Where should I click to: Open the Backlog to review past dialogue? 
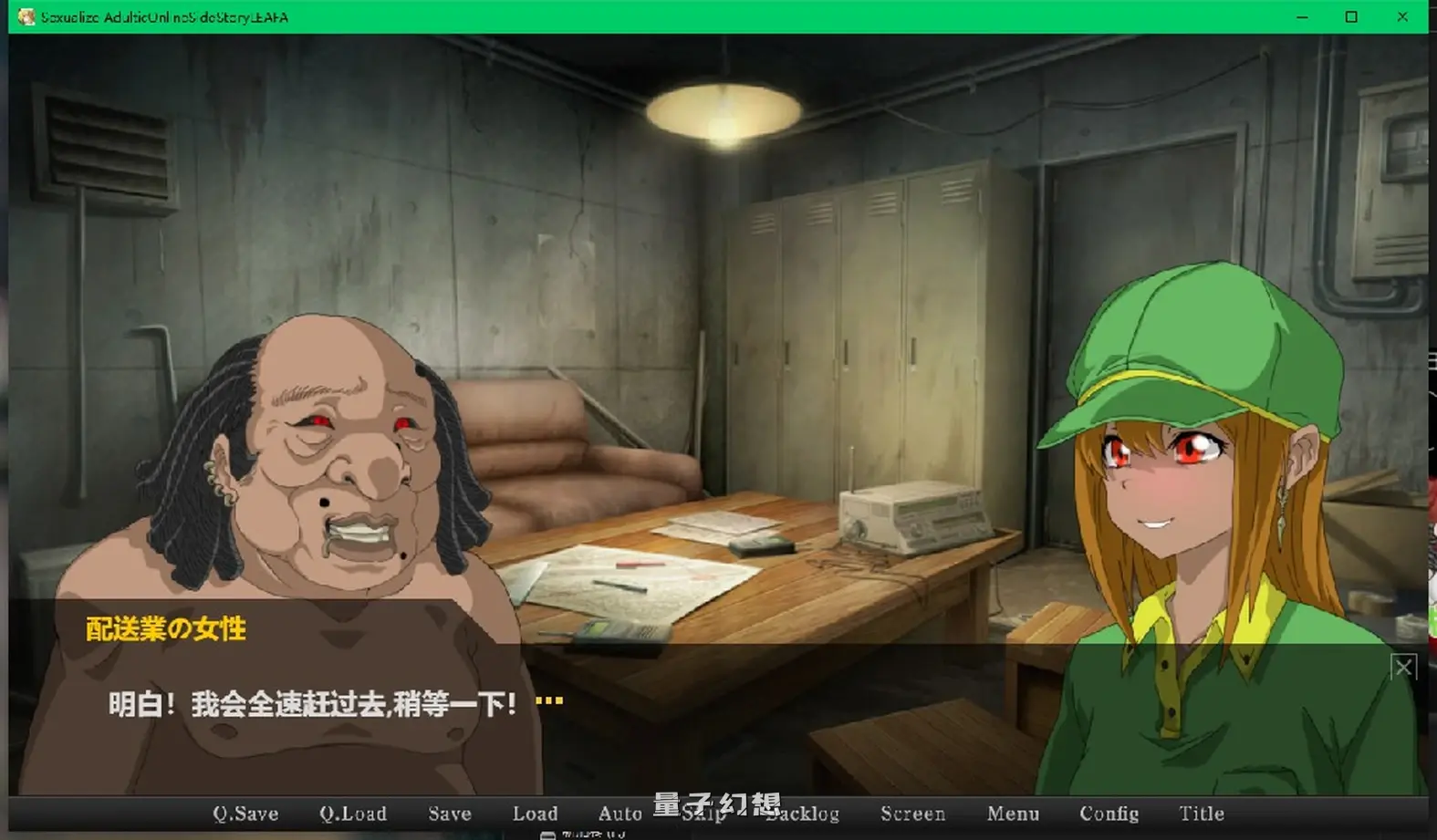pyautogui.click(x=803, y=813)
